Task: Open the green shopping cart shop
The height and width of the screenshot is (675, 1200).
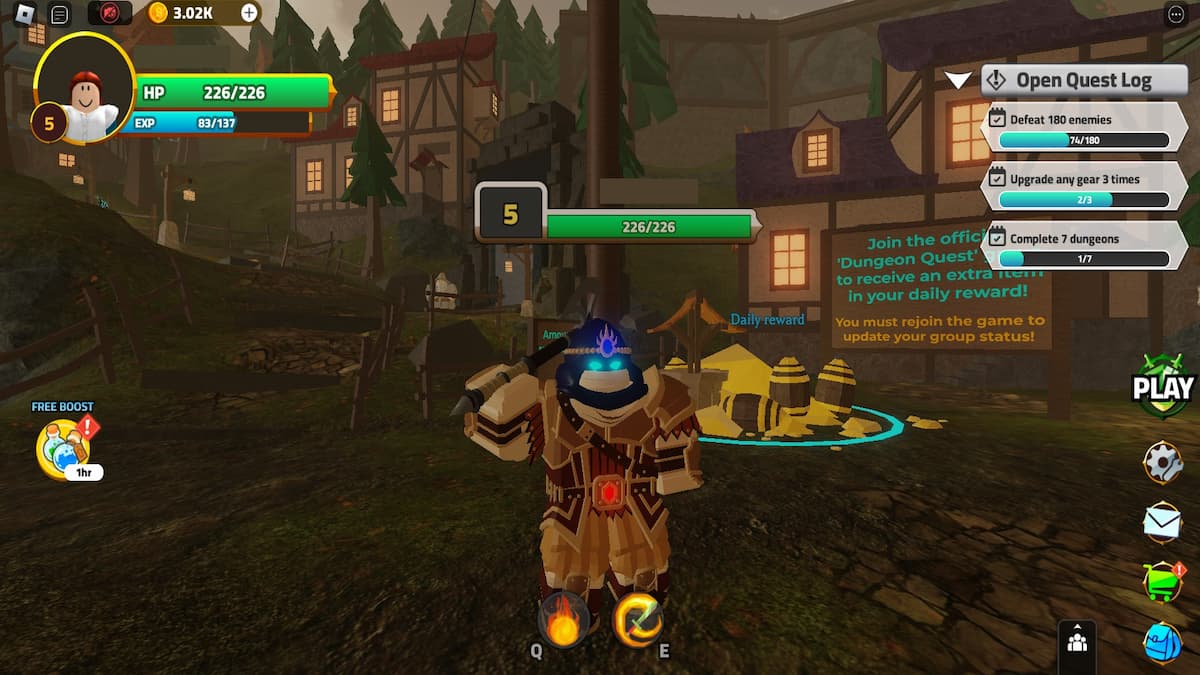Action: (1161, 581)
